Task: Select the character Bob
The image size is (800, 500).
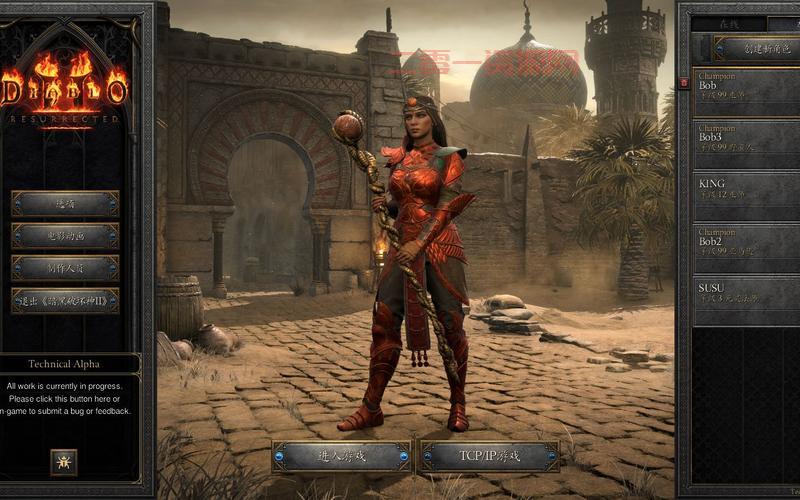Action: pyautogui.click(x=748, y=92)
